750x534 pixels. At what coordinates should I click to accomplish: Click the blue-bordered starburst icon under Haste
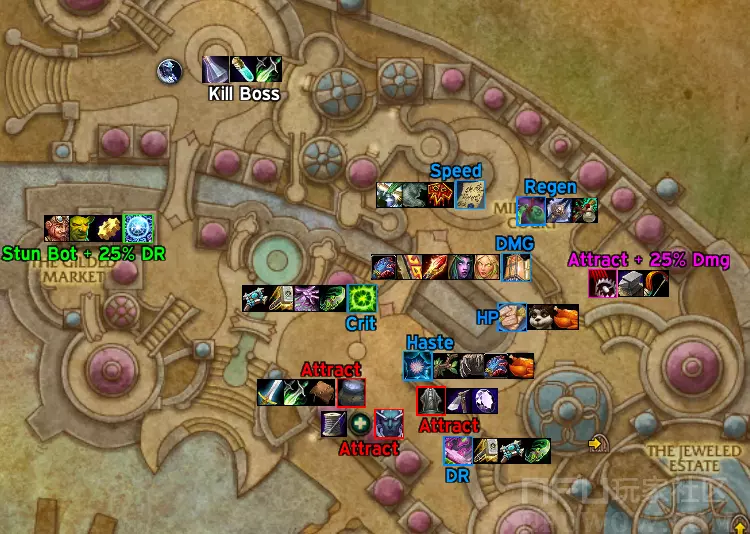click(418, 366)
